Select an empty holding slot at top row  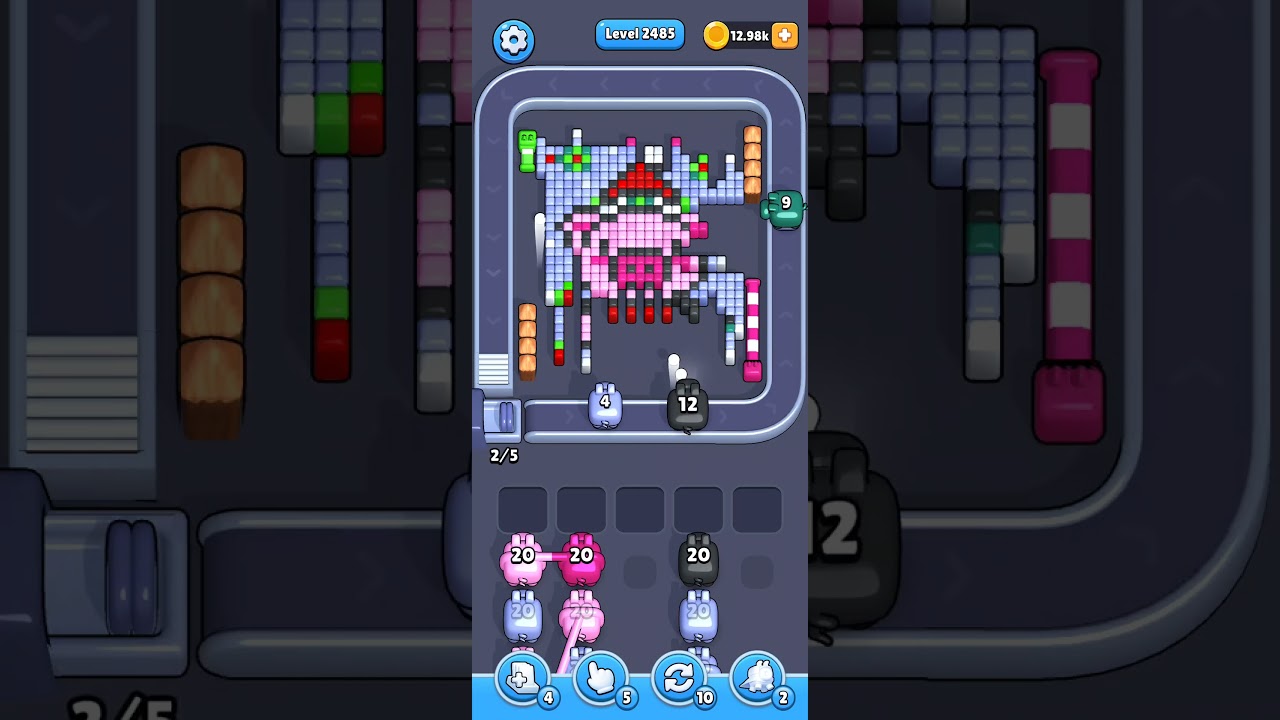[640, 509]
